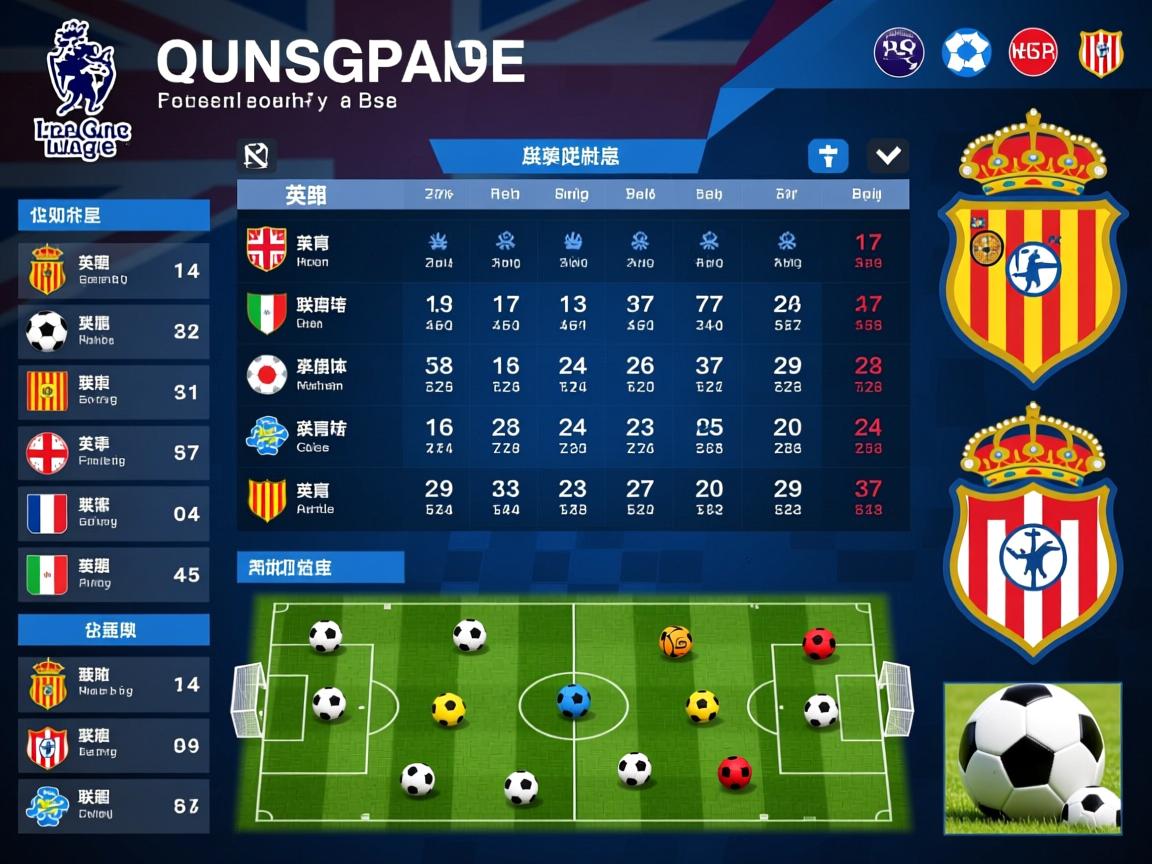This screenshot has width=1152, height=864.
Task: Select the blue ball in the centre circle
Action: pyautogui.click(x=573, y=700)
